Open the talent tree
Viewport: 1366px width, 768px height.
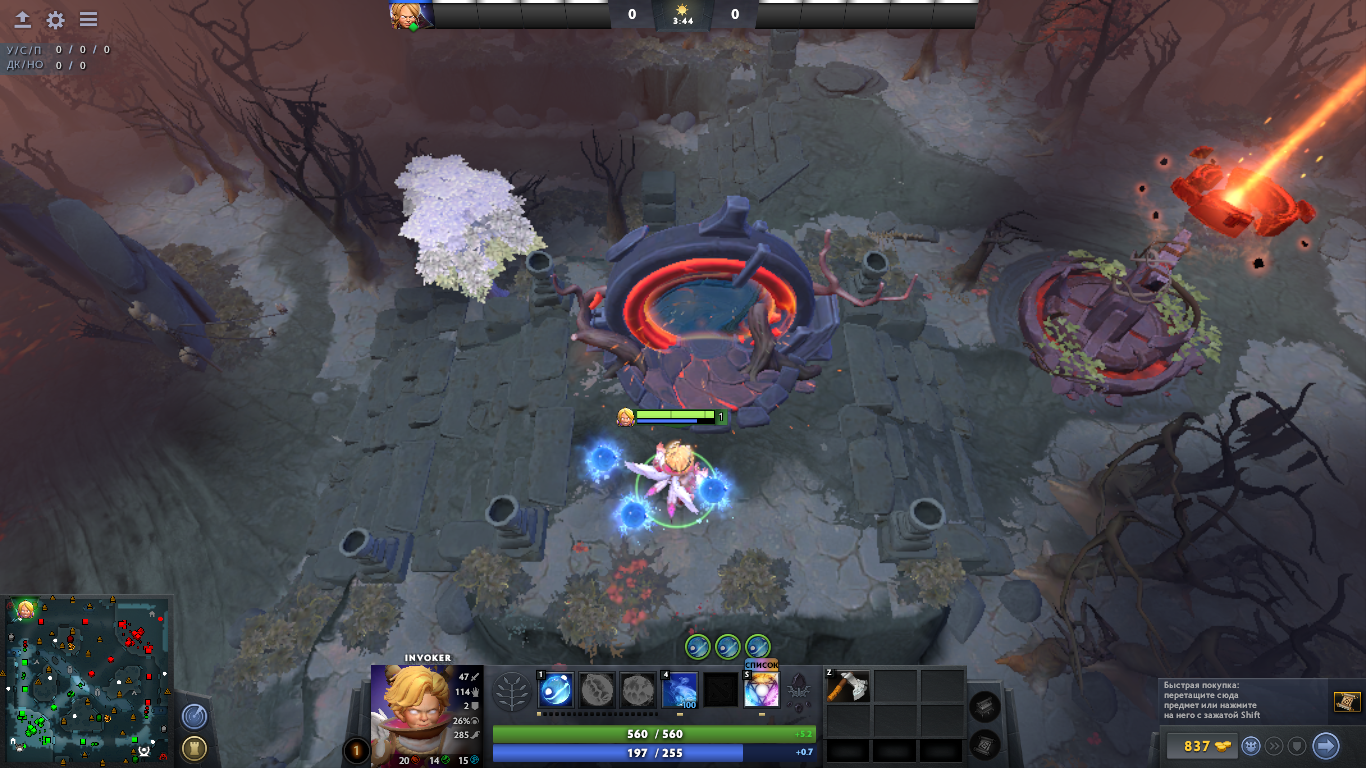point(513,691)
